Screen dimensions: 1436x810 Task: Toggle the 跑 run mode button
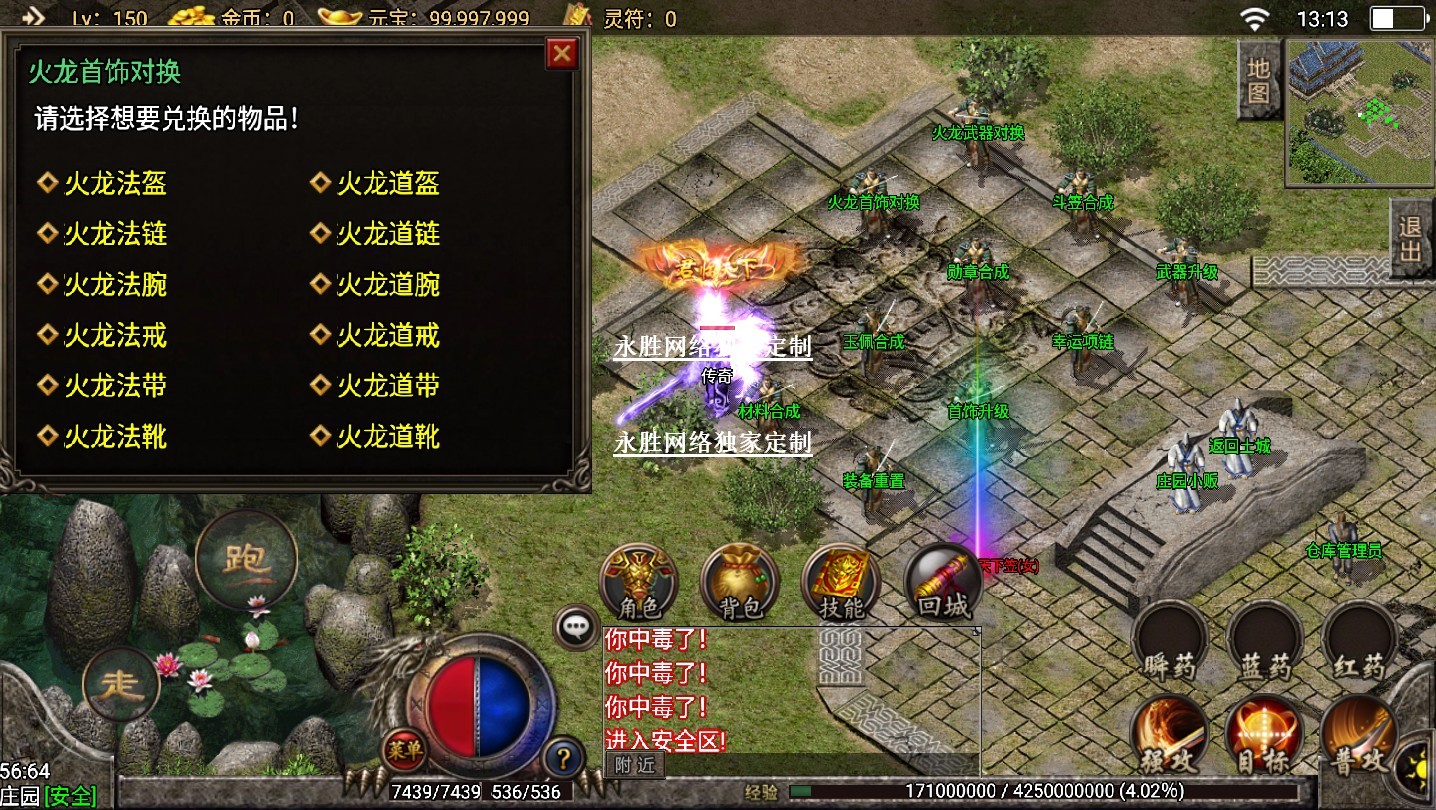[x=246, y=558]
